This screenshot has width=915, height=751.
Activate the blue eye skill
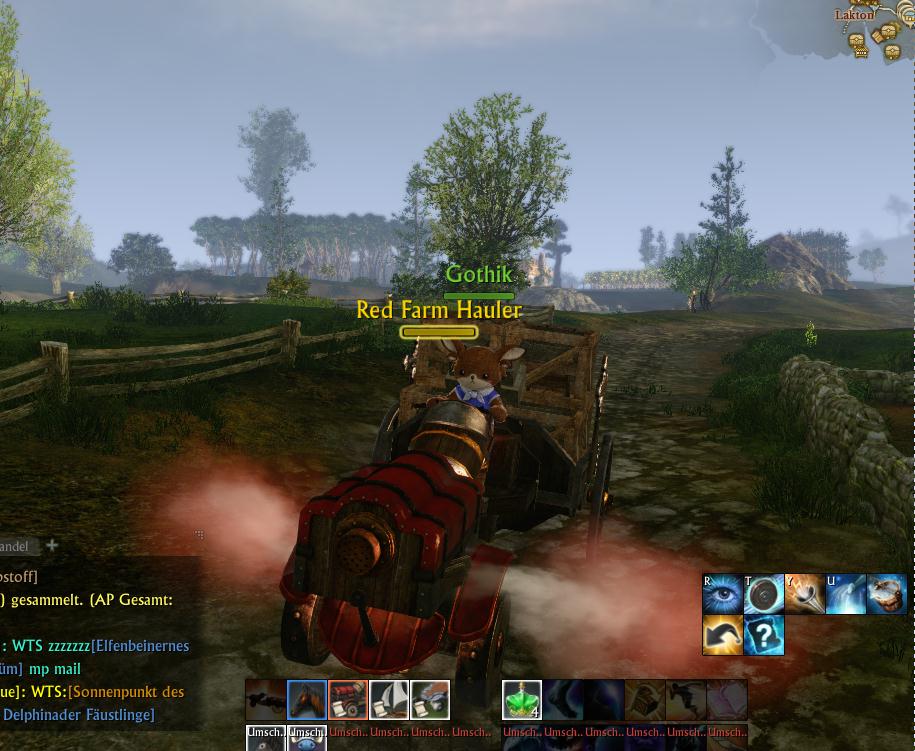(722, 594)
